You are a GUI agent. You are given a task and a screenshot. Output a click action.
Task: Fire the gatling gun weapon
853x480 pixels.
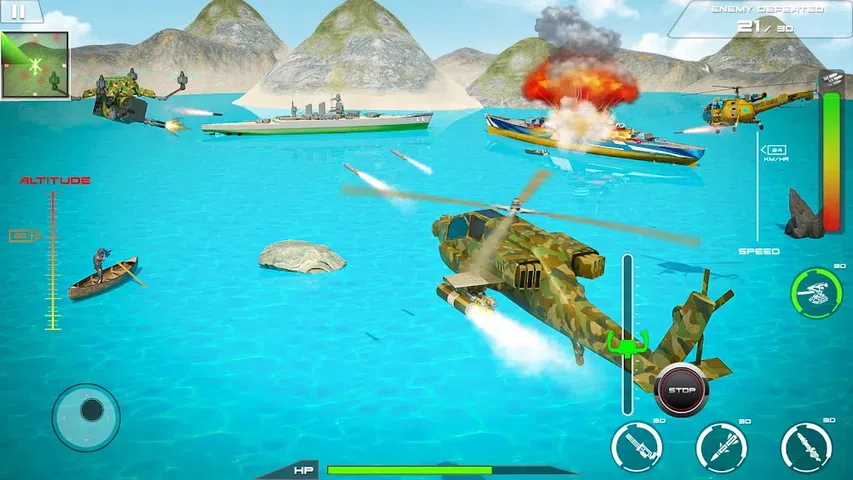(636, 446)
